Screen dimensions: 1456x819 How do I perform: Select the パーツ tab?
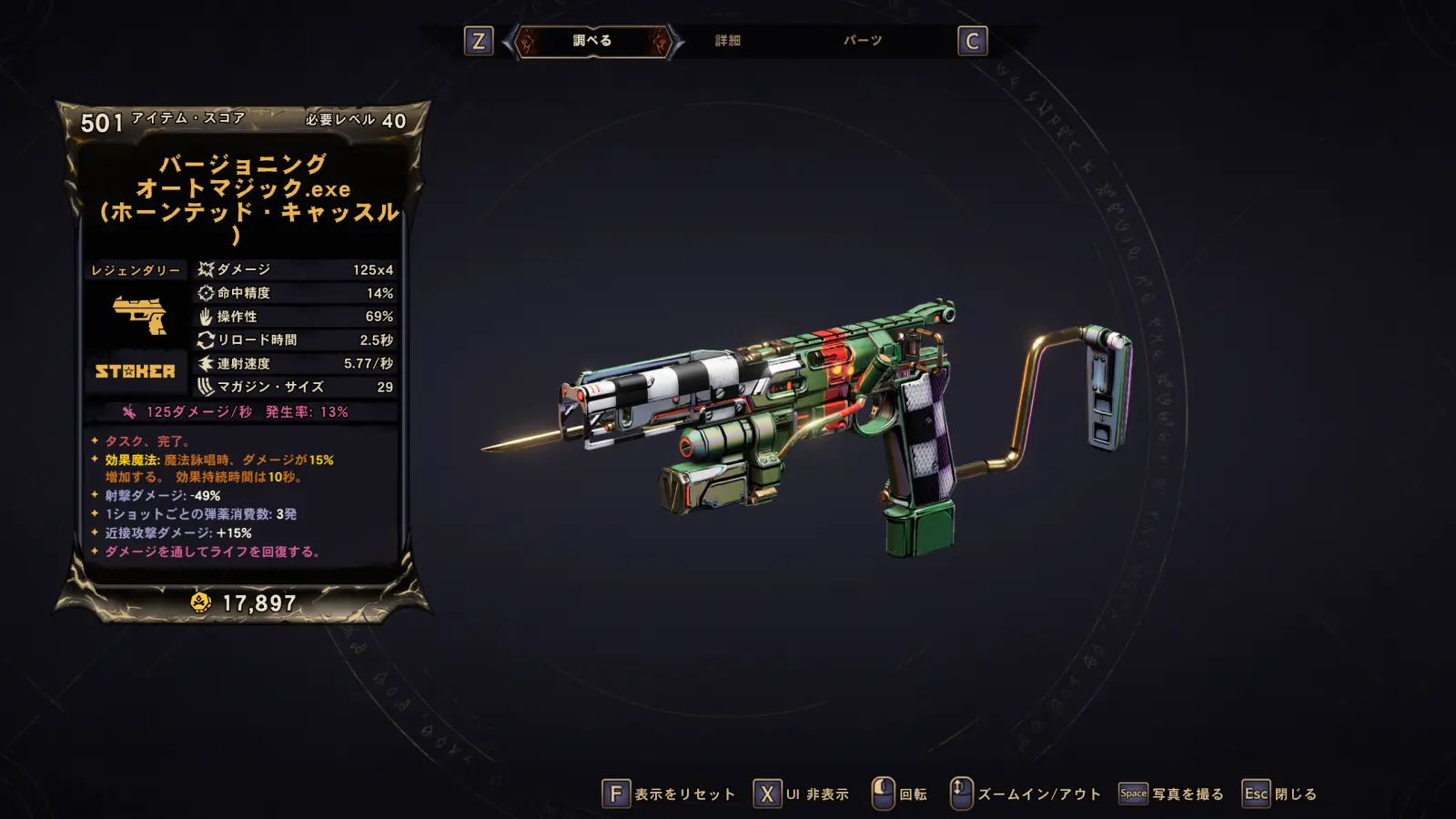tap(862, 41)
